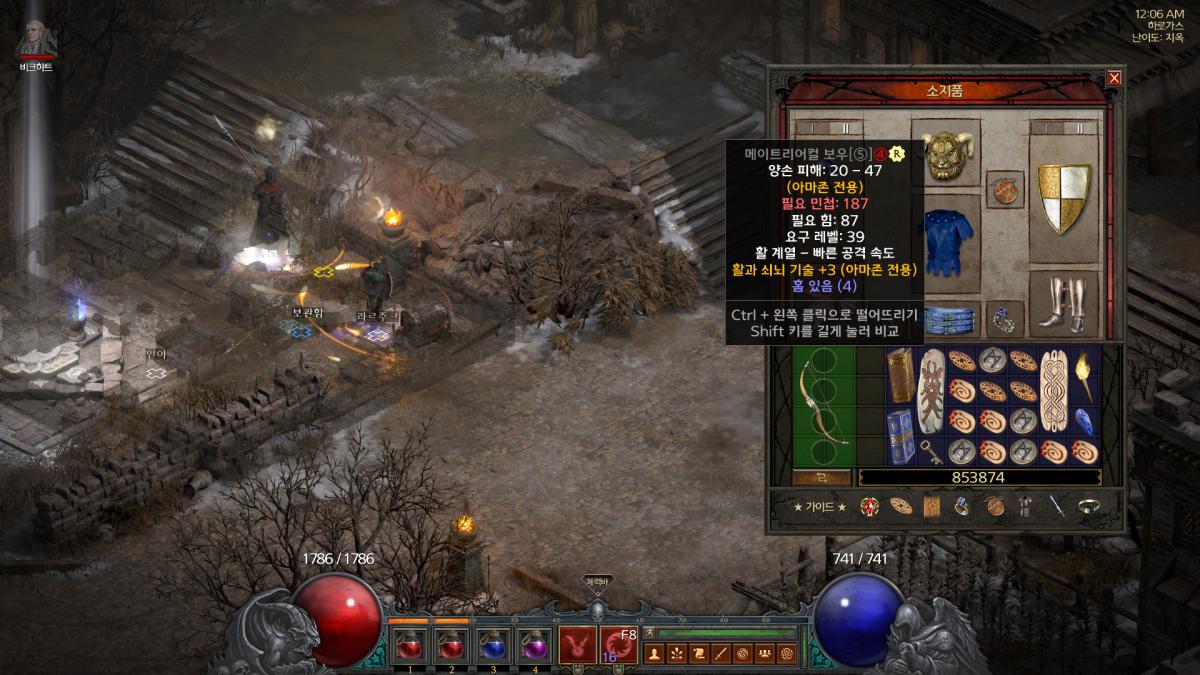Use the blue mana potion in slot 3

coord(493,647)
